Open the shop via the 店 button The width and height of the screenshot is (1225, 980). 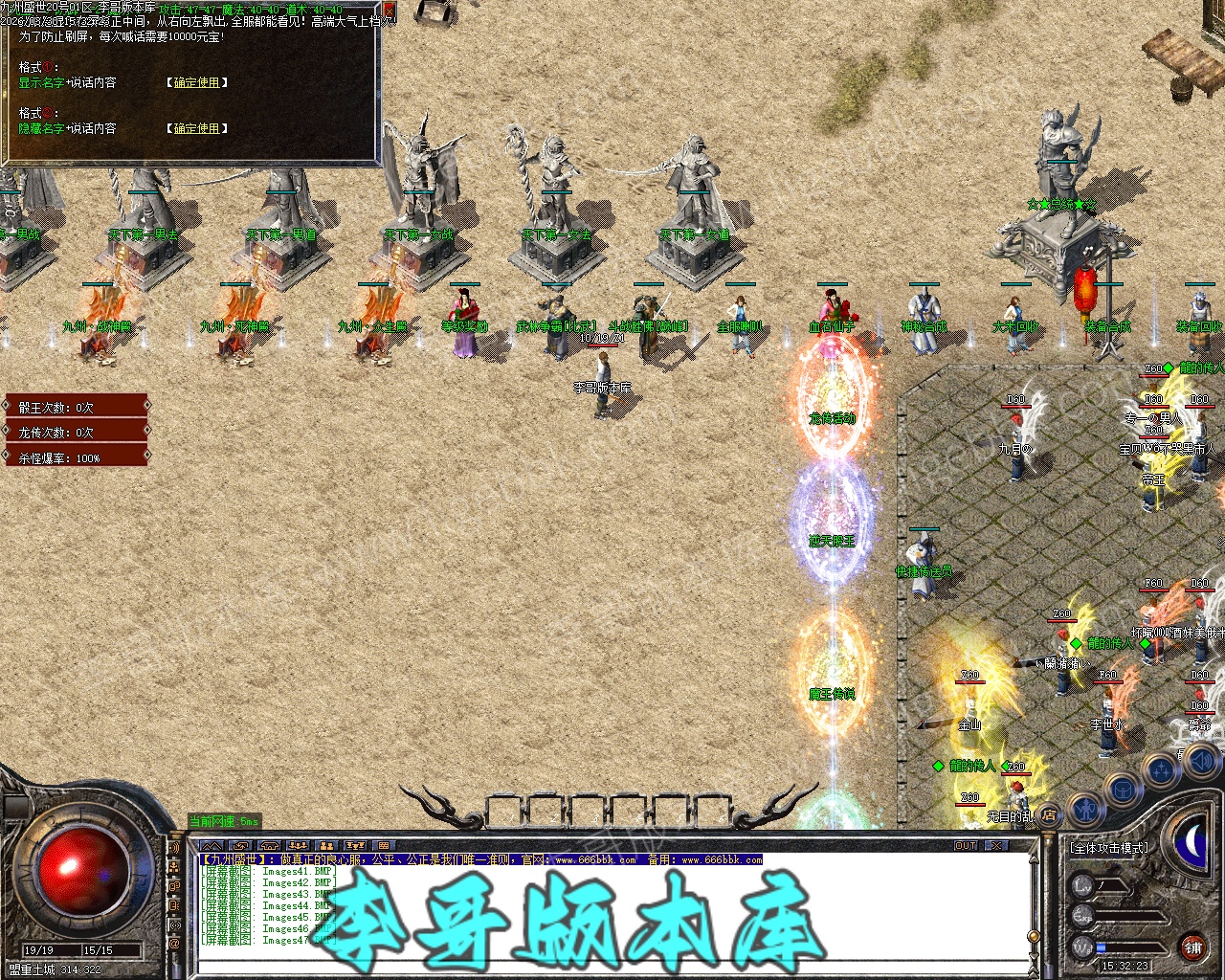pyautogui.click(x=1049, y=815)
